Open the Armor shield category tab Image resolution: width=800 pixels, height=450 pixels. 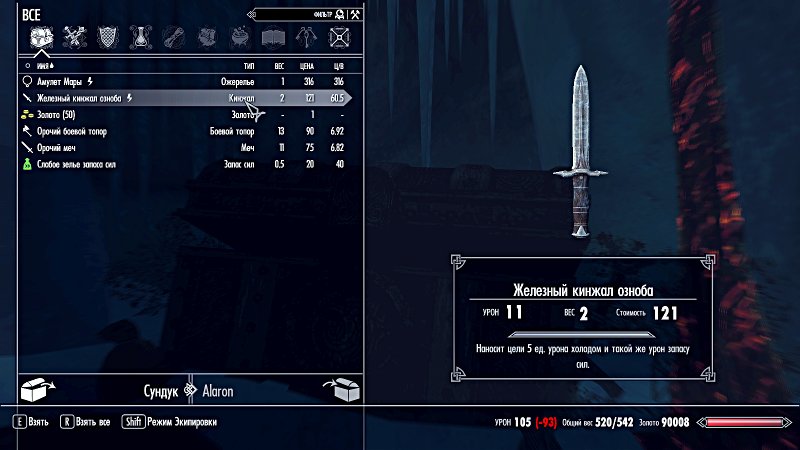pyautogui.click(x=109, y=38)
